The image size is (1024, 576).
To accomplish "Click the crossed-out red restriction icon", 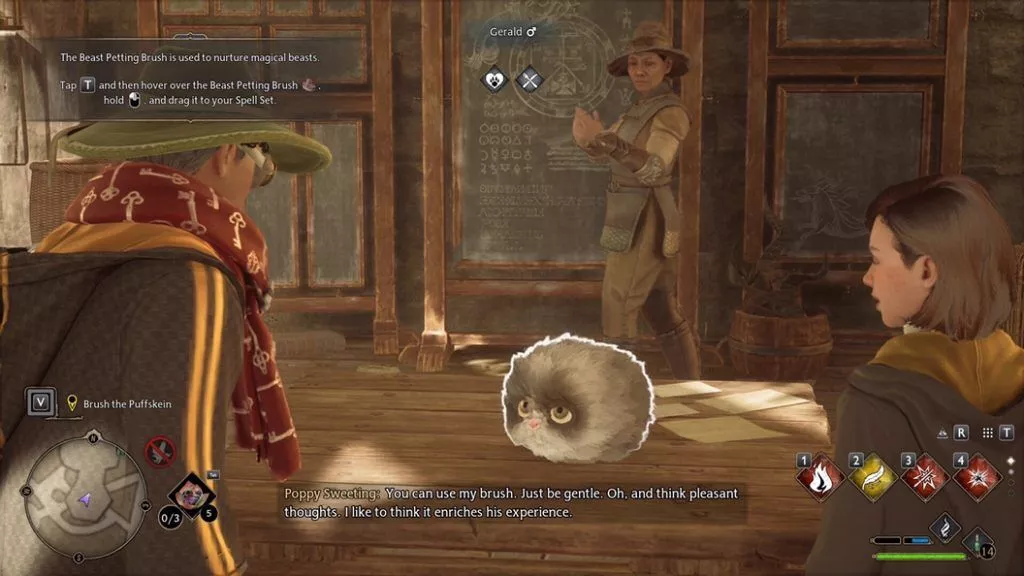I will pyautogui.click(x=160, y=452).
